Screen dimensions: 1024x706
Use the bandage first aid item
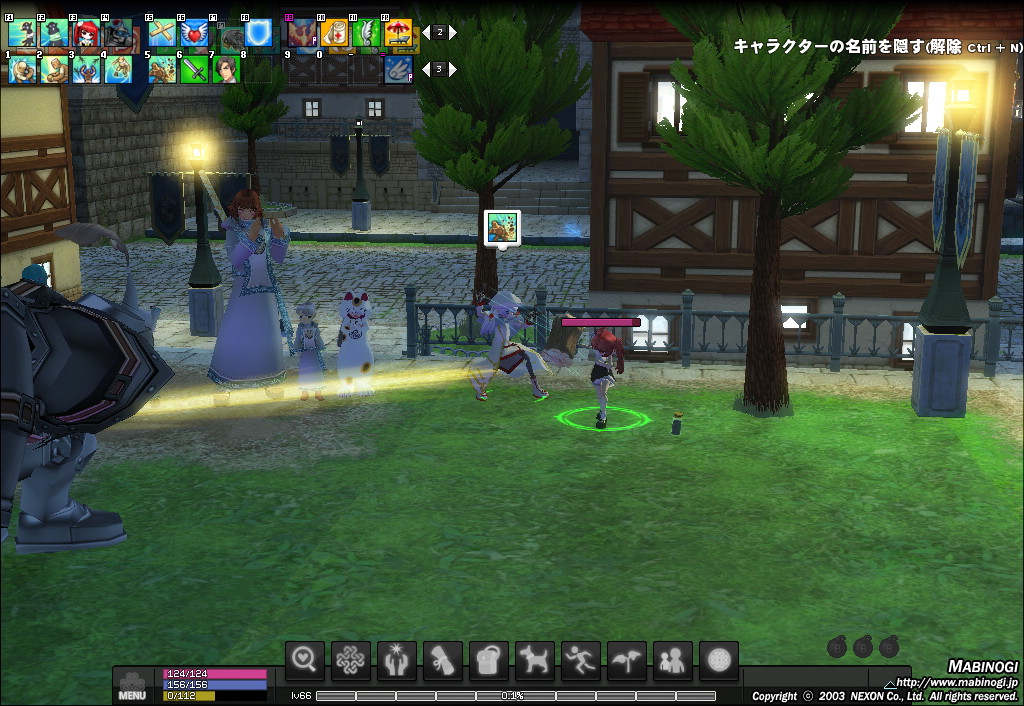(x=334, y=34)
